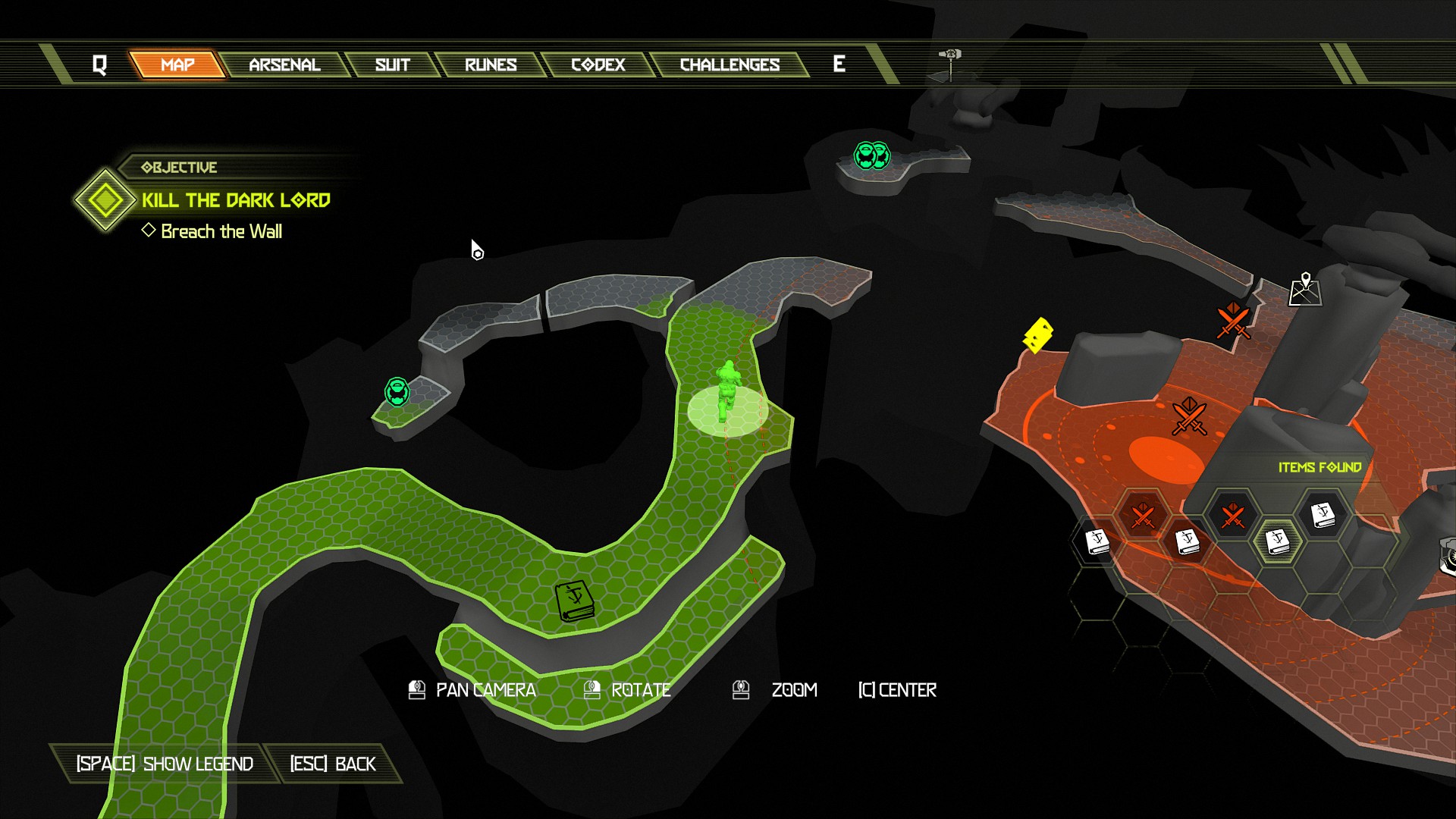
Task: Select the paired green helmet extra life markers
Action: click(871, 155)
